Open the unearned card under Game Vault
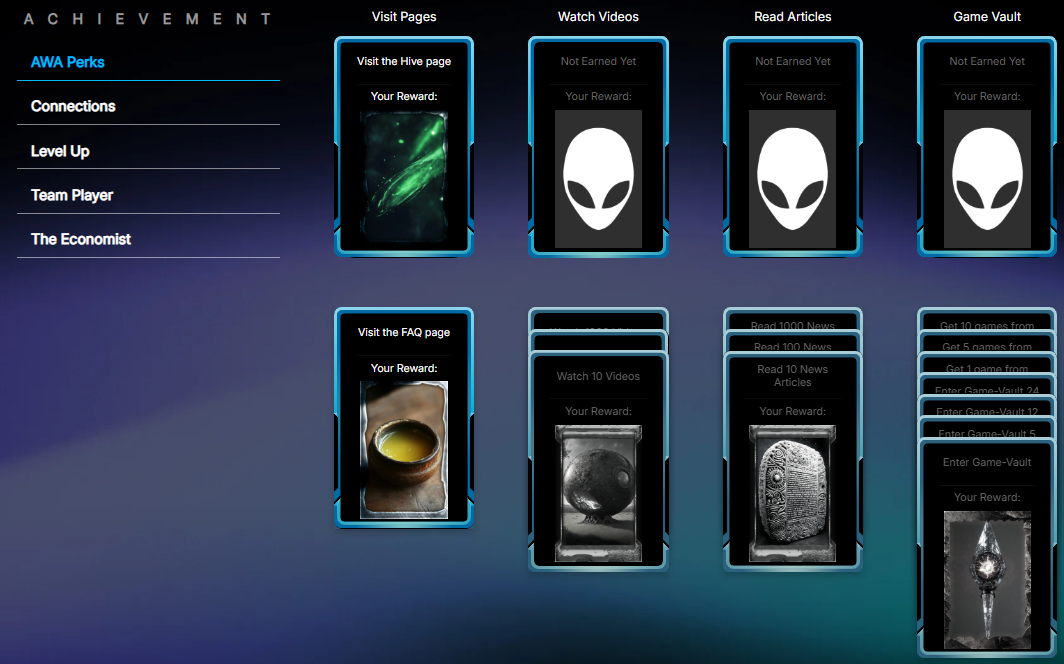 point(986,146)
